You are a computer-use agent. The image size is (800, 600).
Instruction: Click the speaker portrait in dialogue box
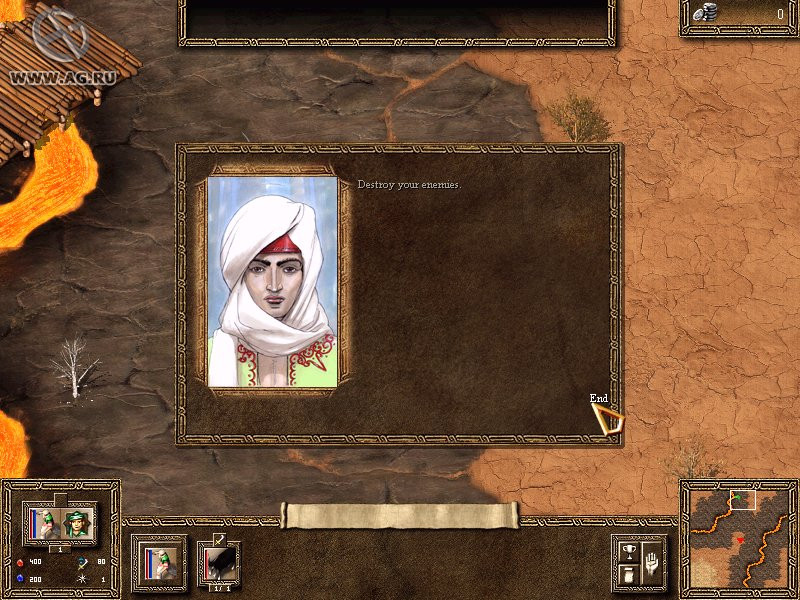[x=273, y=283]
